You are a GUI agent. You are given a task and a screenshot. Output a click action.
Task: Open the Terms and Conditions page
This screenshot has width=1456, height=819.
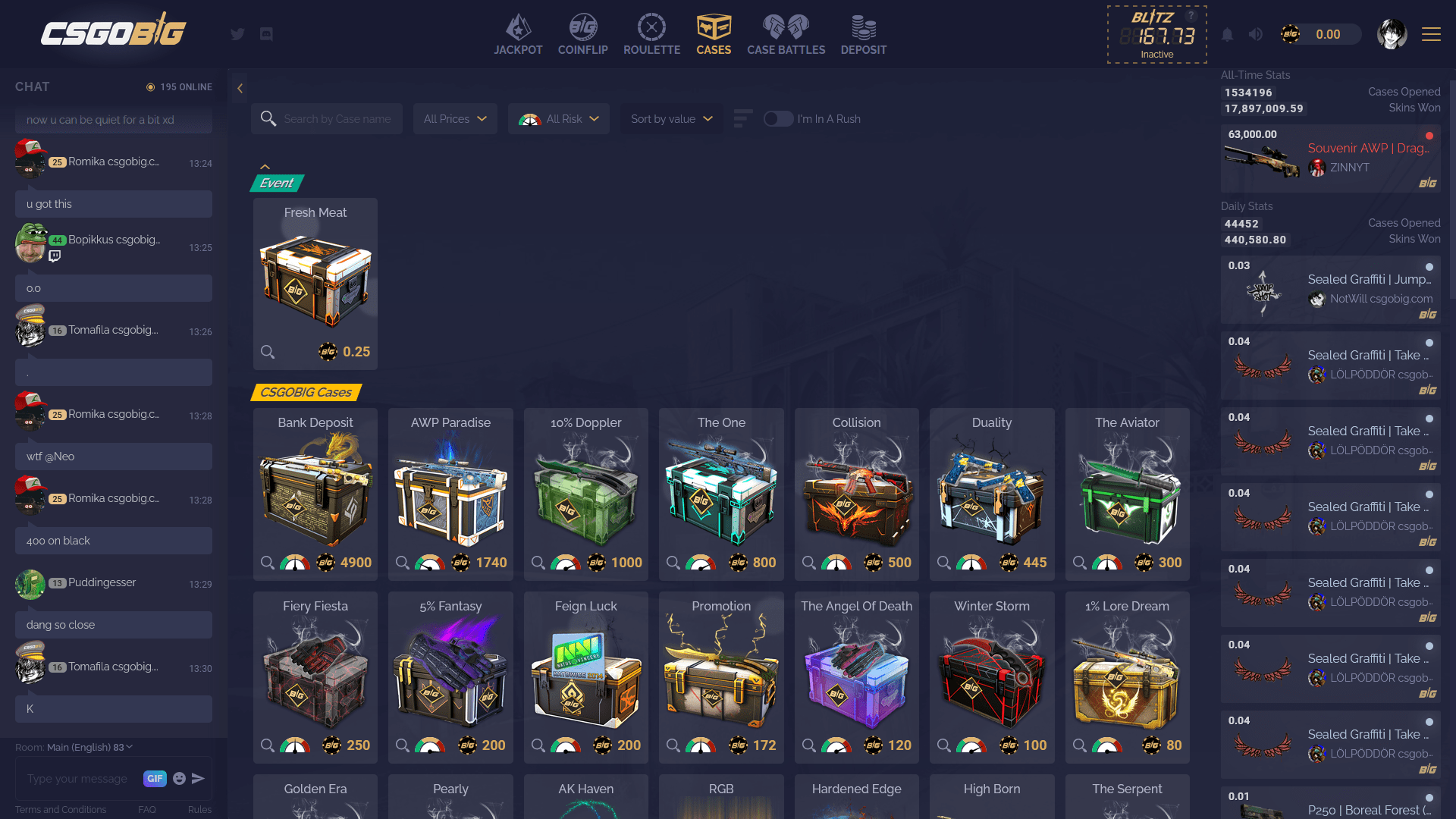tap(61, 810)
